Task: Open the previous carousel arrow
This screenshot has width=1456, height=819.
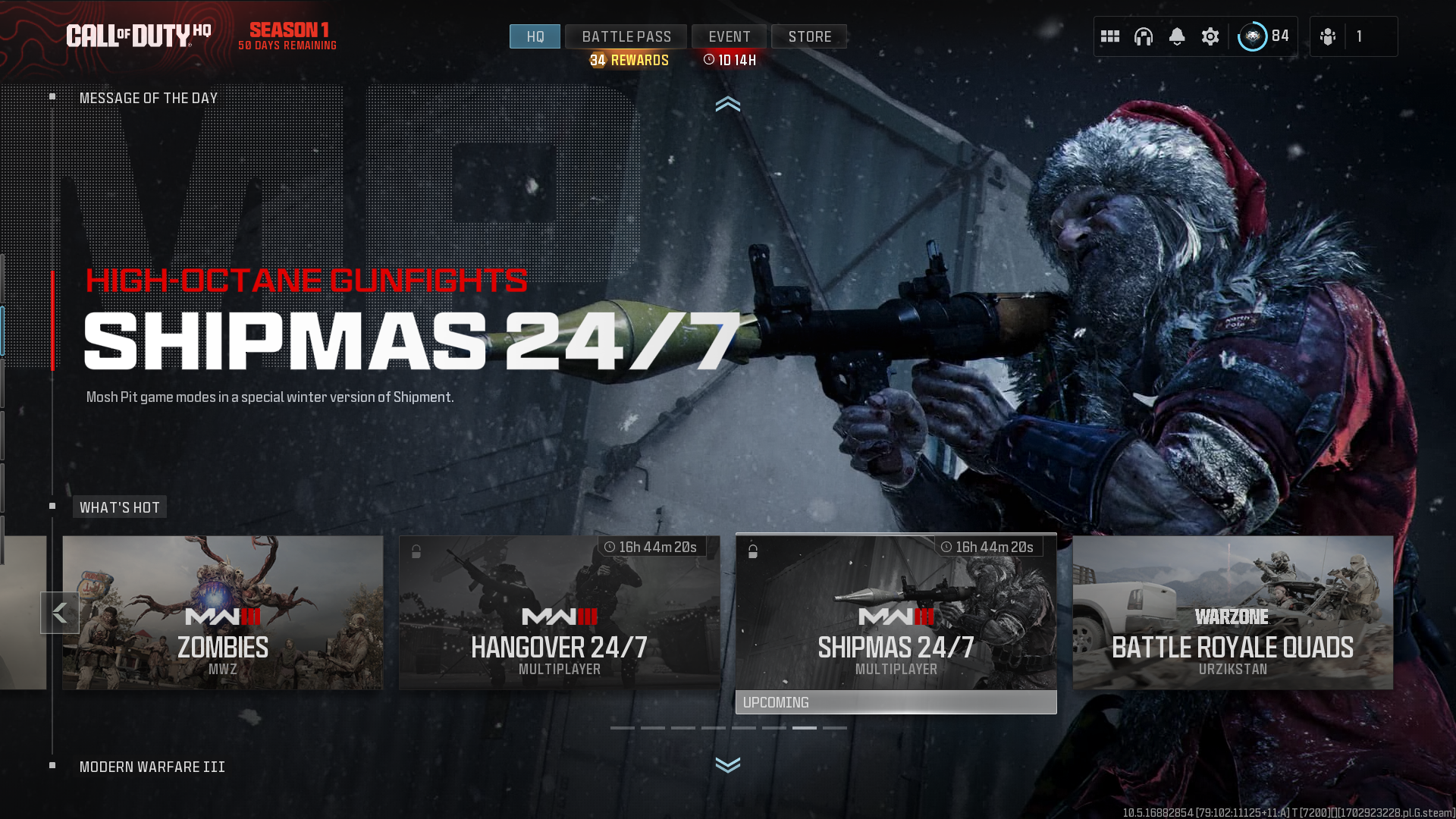Action: click(x=60, y=612)
